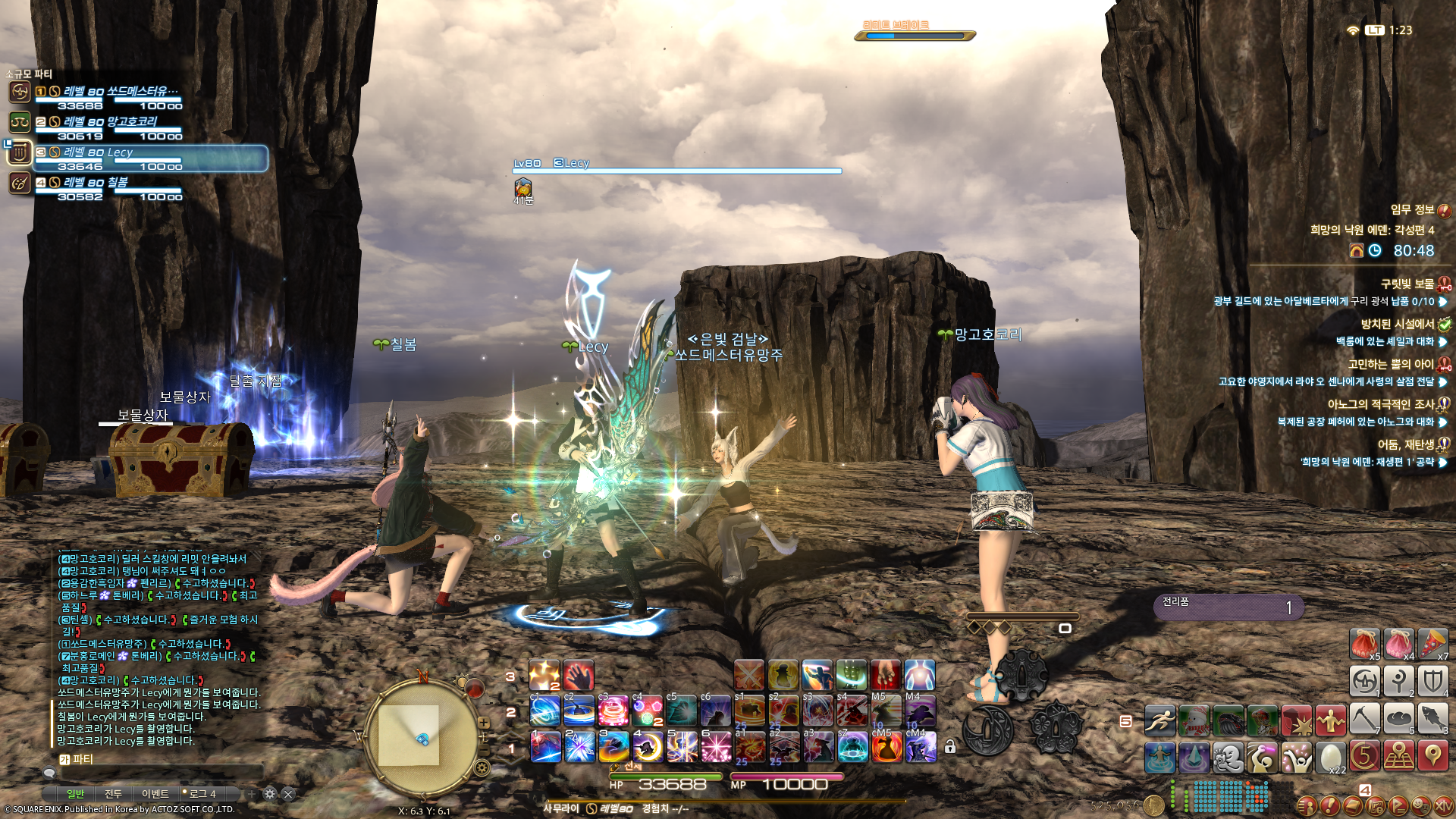The image size is (1456, 819).
Task: Open chat log settings gear
Action: [270, 794]
